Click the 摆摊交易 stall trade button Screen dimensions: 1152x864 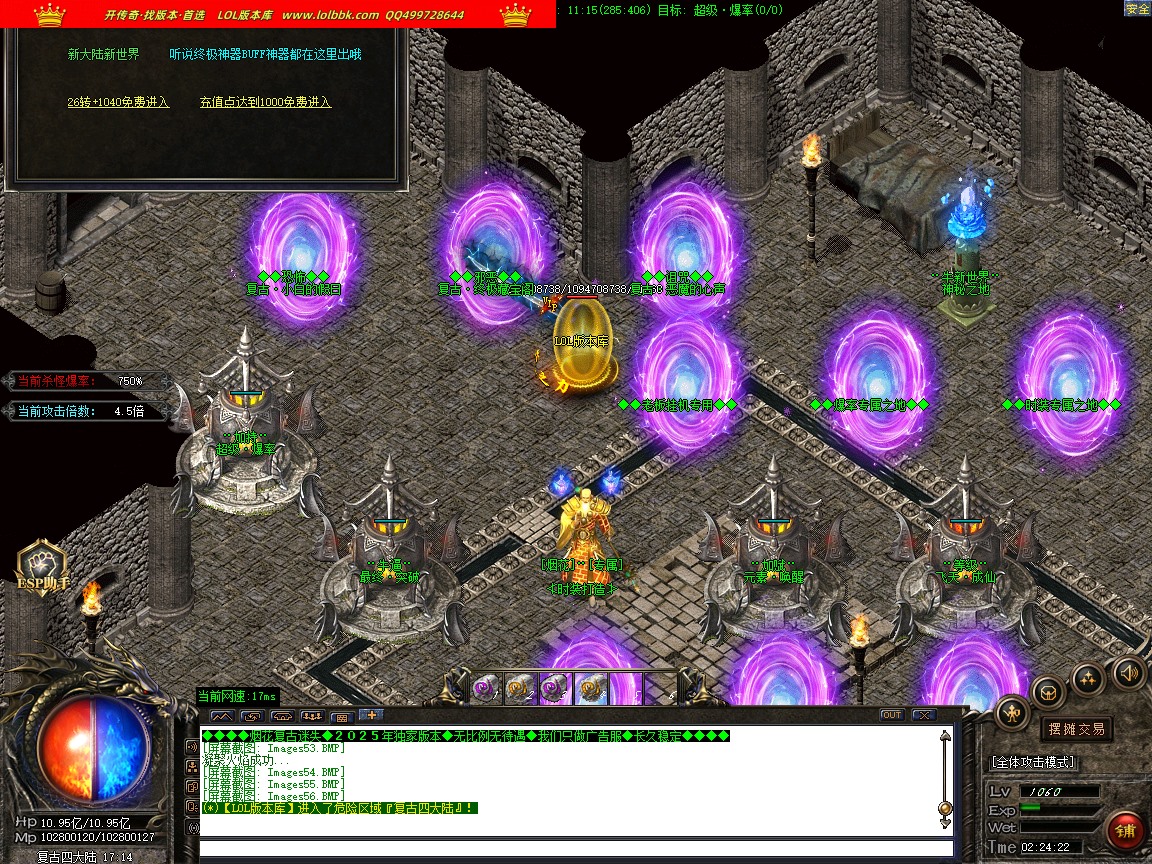pos(1077,729)
